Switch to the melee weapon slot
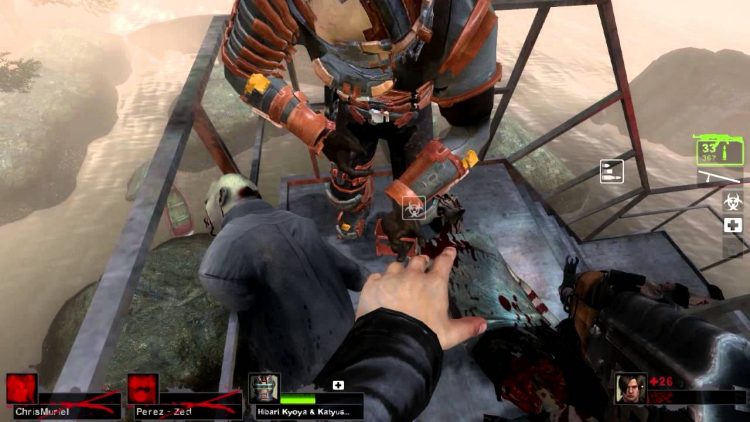Image resolution: width=750 pixels, height=422 pixels. click(720, 177)
